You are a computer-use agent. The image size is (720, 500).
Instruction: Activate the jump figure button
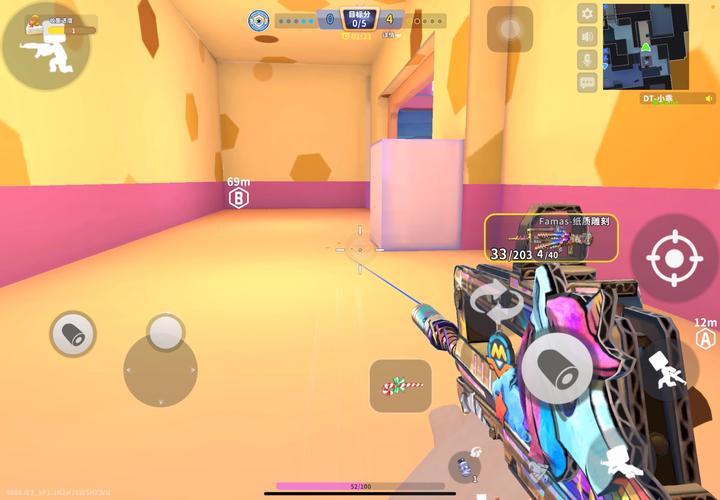tap(668, 371)
